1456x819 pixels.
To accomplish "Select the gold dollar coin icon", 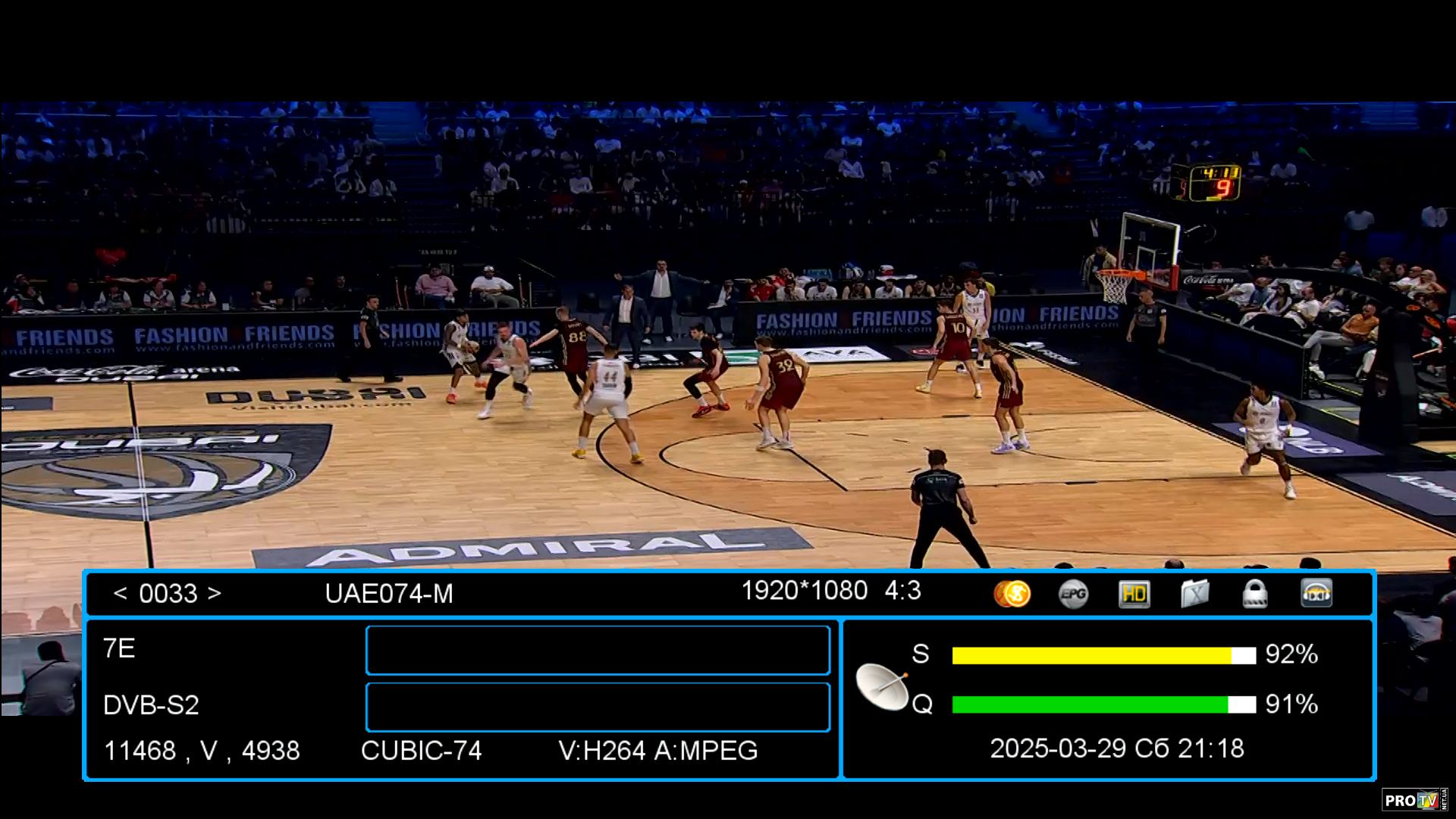I will pos(1012,594).
